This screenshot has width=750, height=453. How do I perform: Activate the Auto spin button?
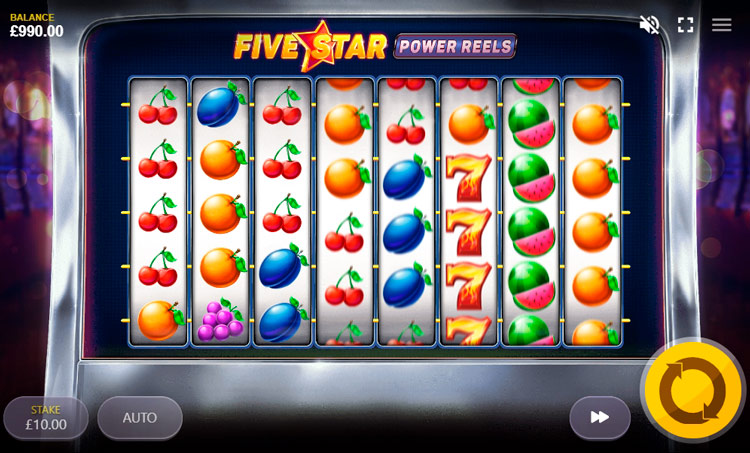click(140, 418)
